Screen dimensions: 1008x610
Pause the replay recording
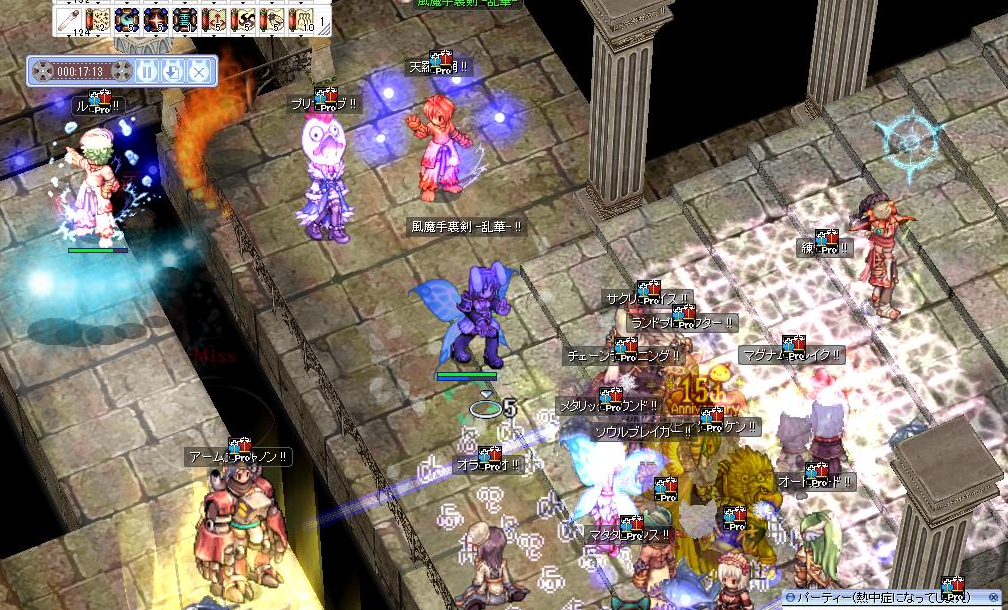146,71
